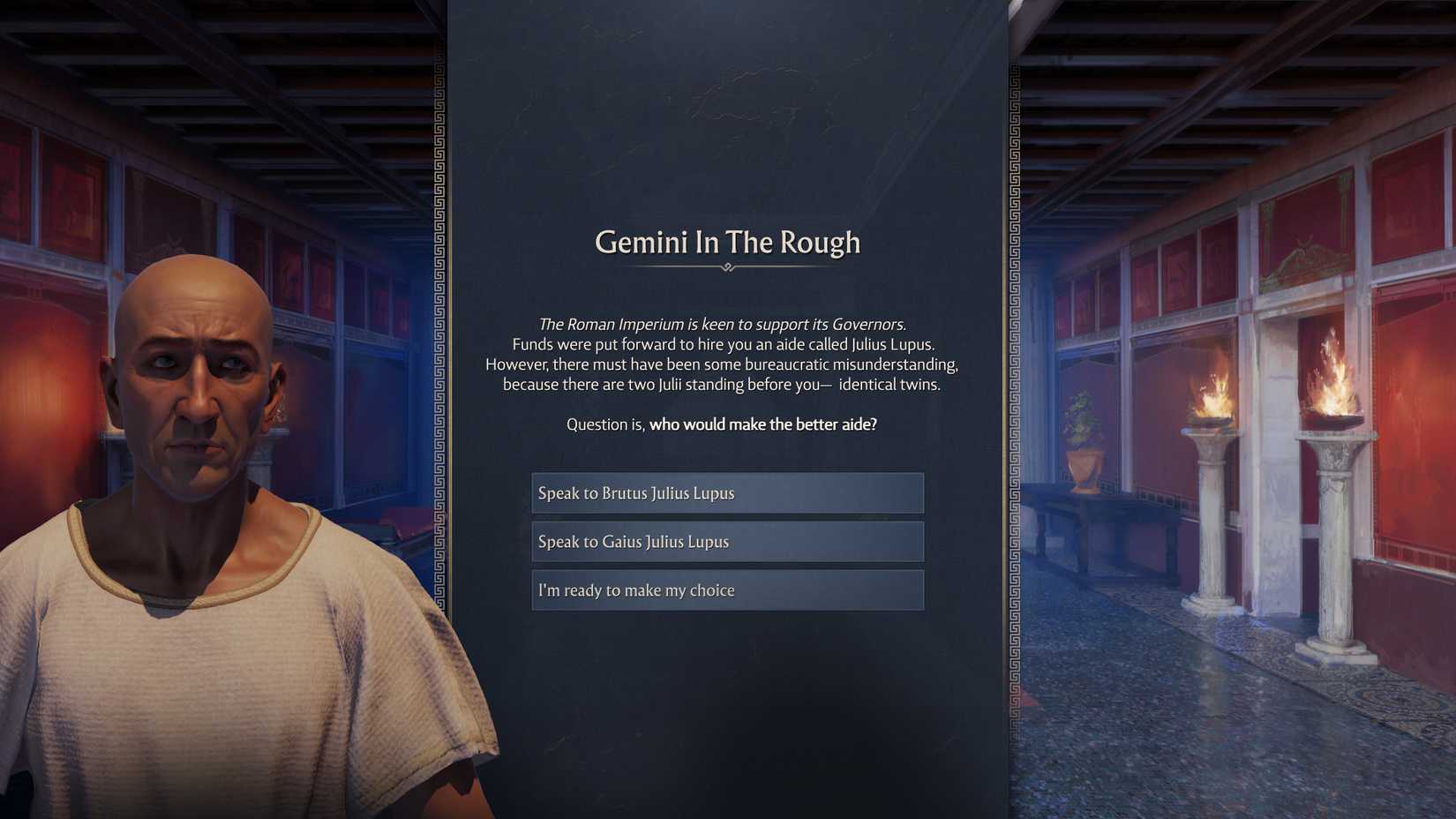Click the Brutus Julius Lupus dialogue option
This screenshot has height=819, width=1456.
click(725, 493)
